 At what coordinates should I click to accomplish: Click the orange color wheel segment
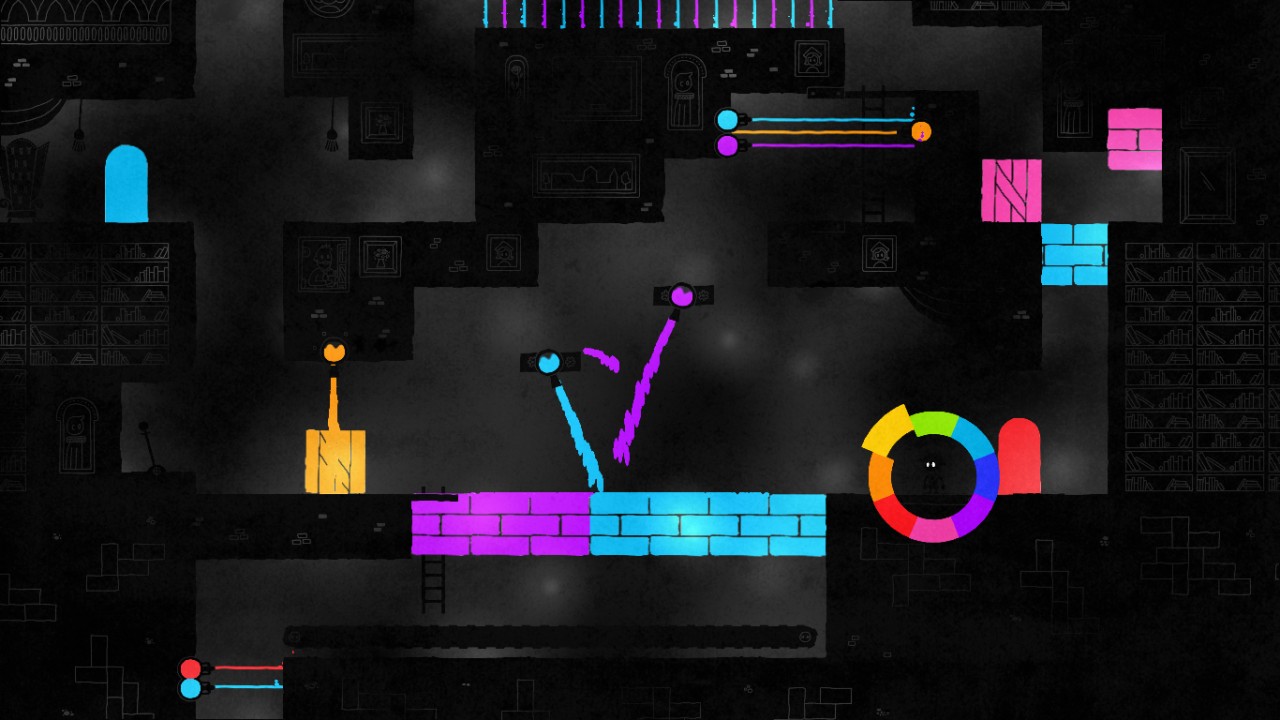(x=880, y=477)
